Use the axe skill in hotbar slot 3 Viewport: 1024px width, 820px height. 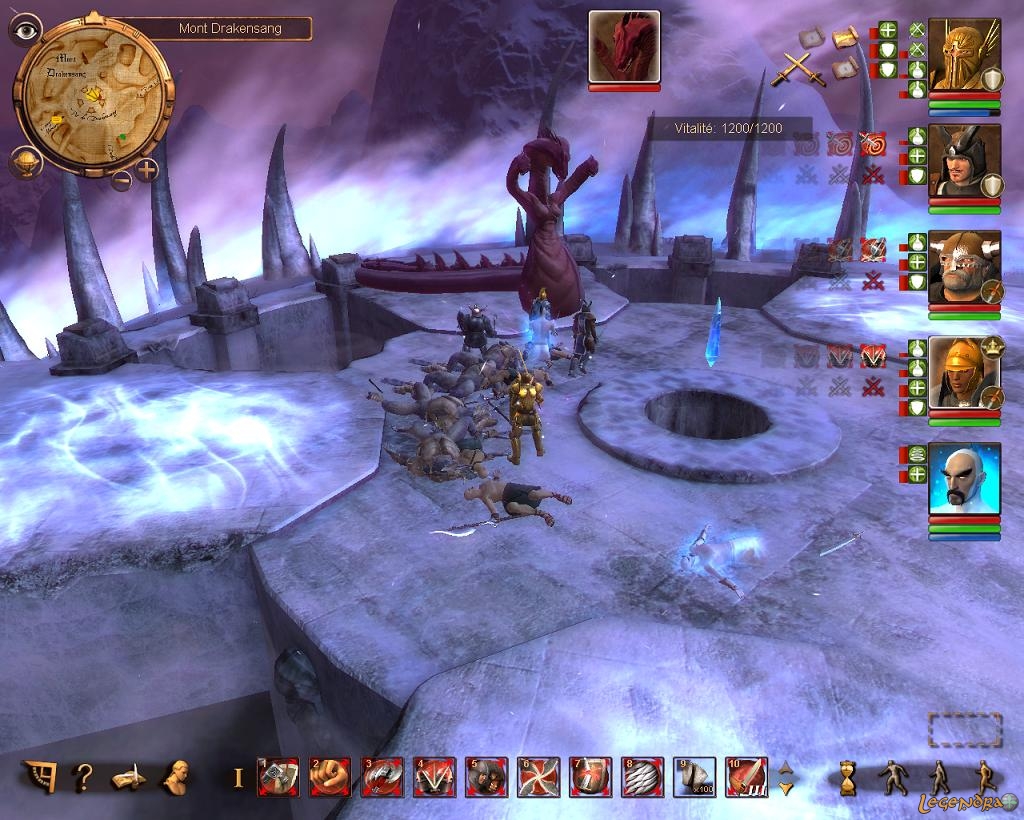(x=382, y=777)
